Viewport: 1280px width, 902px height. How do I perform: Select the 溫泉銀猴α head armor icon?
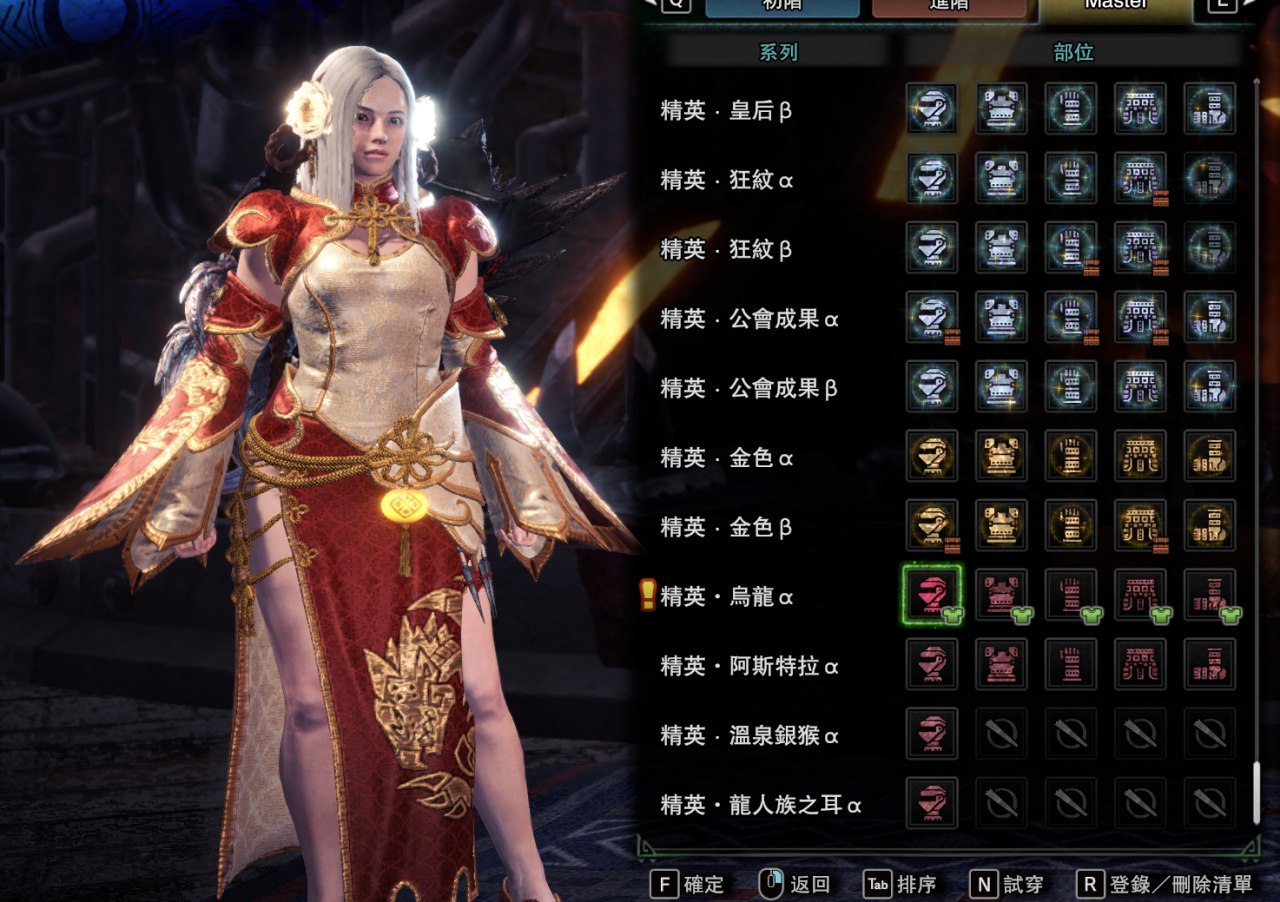coord(931,735)
